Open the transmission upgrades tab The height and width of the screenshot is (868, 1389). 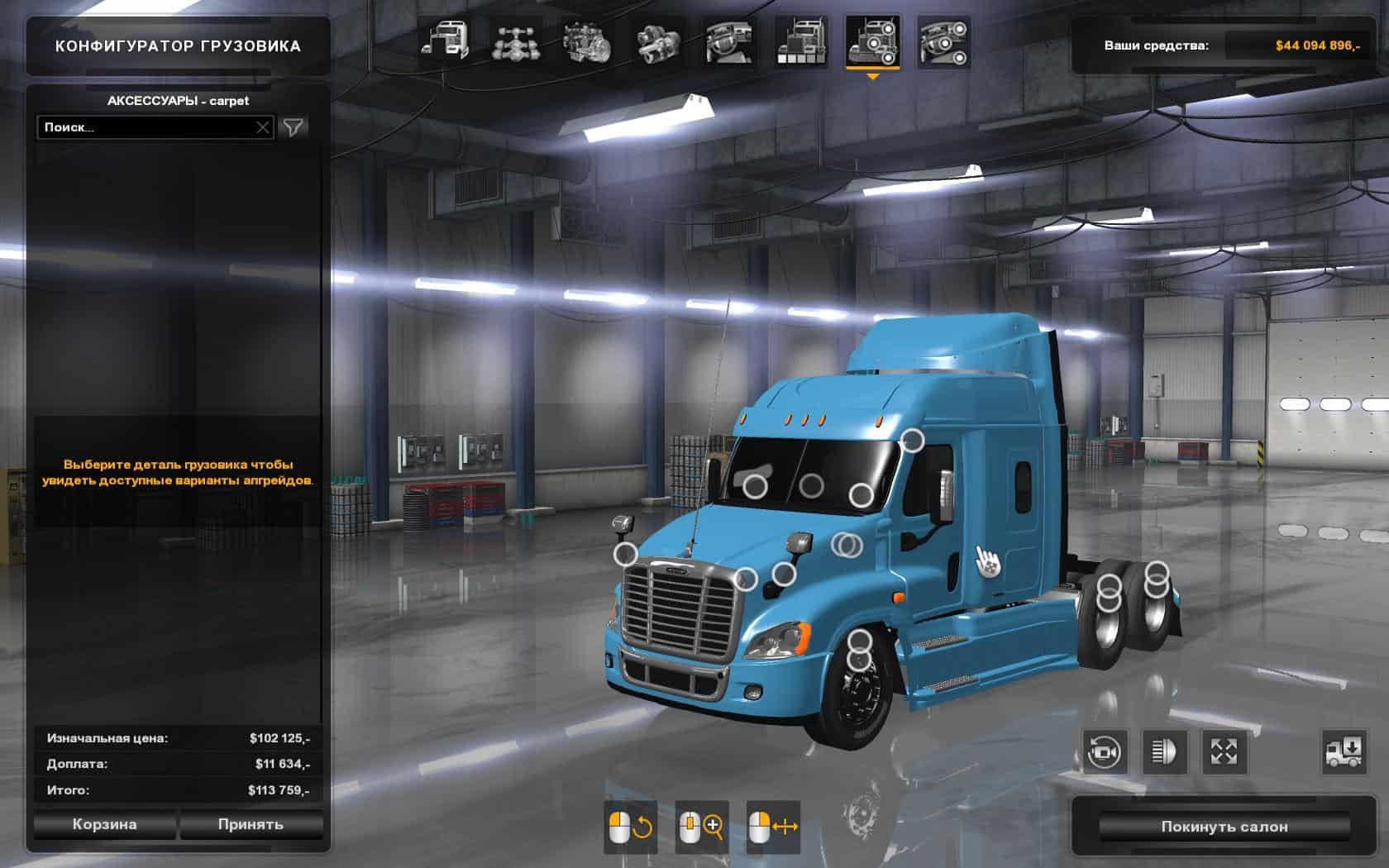coord(658,41)
